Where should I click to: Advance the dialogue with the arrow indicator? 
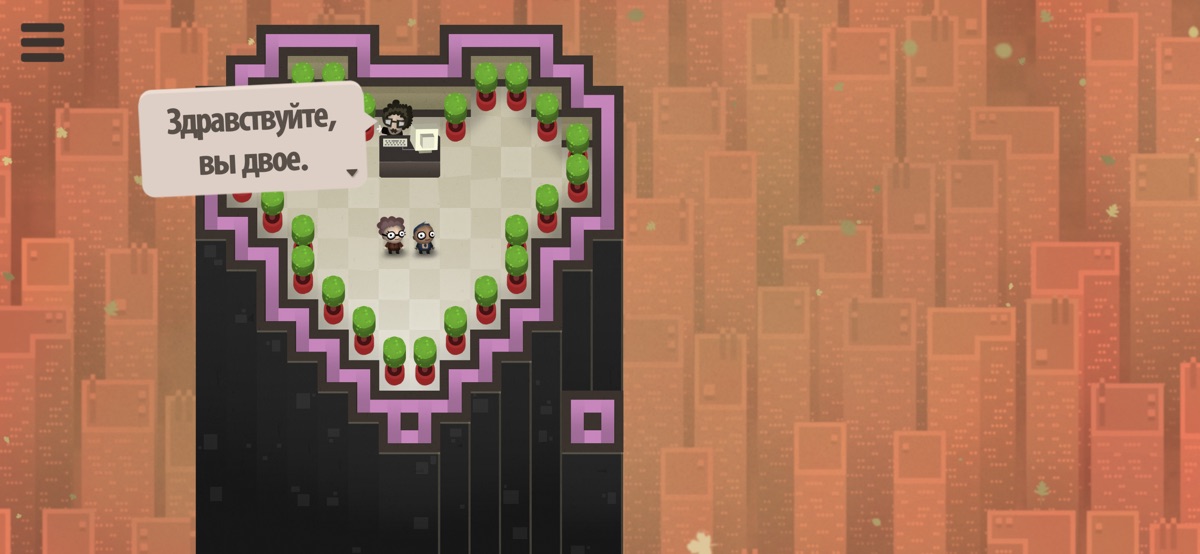tap(352, 173)
